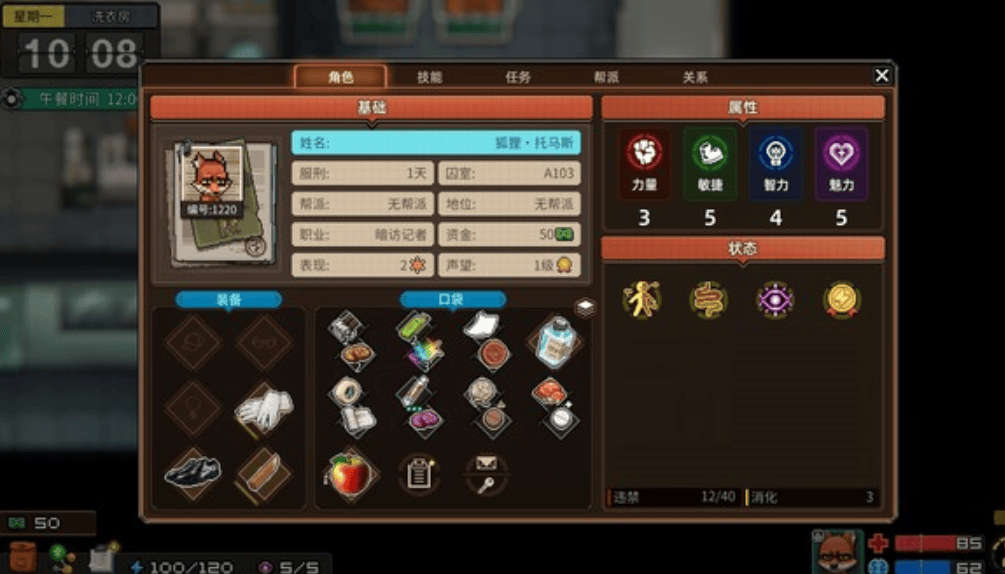
Task: View the gold lightning medal status
Action: pyautogui.click(x=841, y=299)
